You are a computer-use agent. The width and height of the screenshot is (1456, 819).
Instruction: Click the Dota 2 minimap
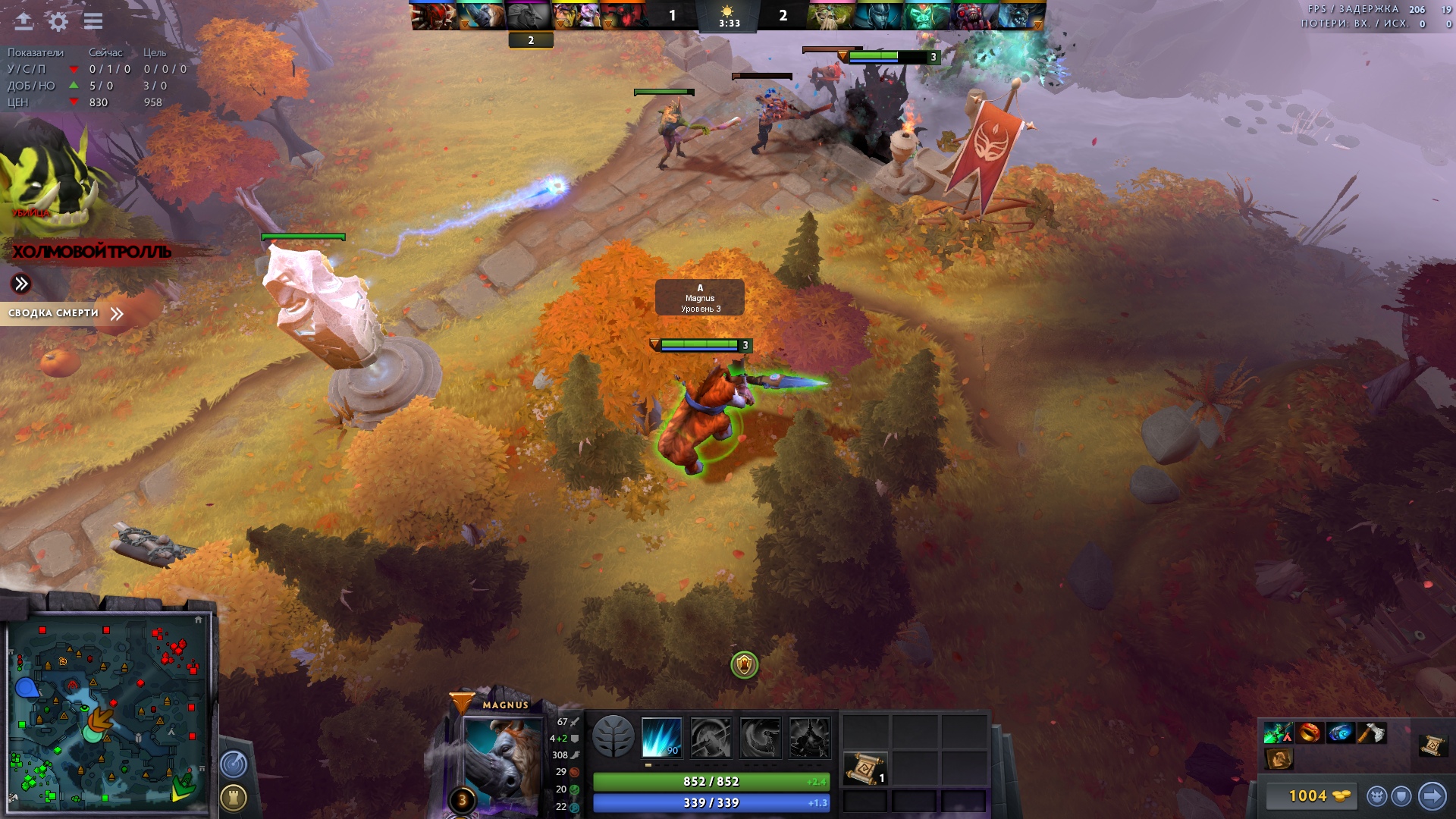click(108, 711)
